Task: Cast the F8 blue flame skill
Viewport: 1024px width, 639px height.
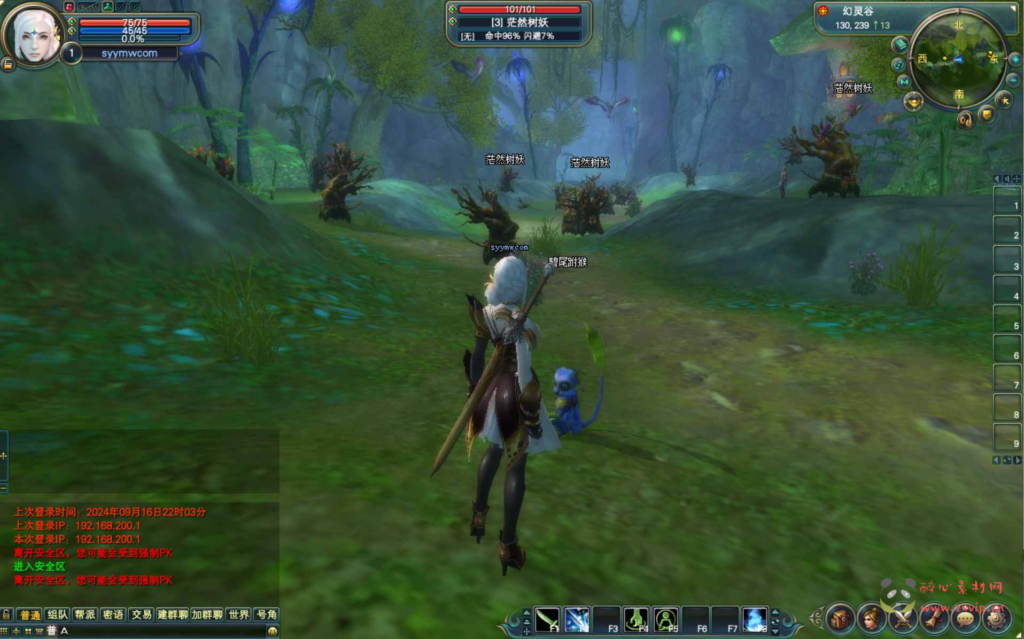Action: [x=754, y=619]
